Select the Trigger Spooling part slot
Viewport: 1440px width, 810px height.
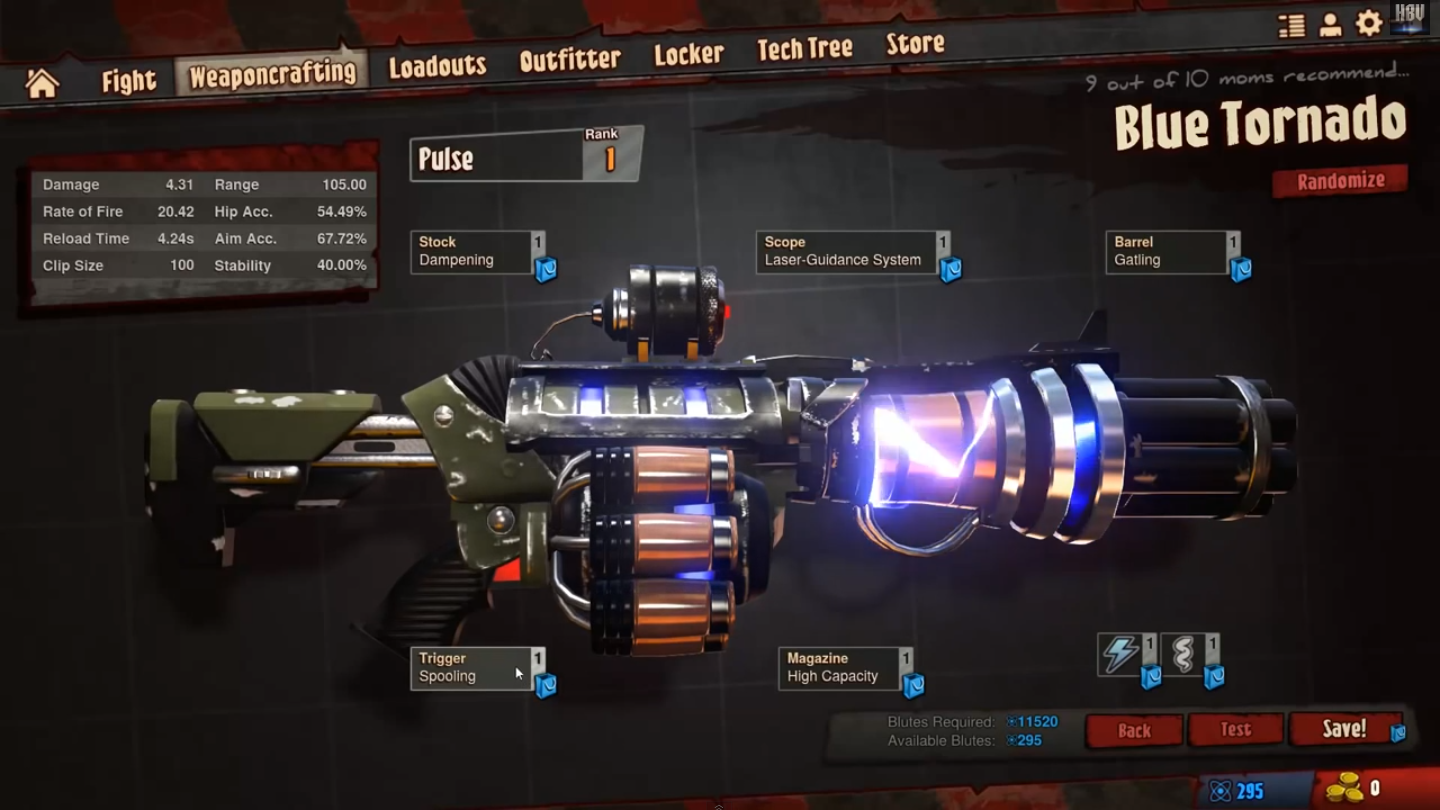click(x=471, y=668)
